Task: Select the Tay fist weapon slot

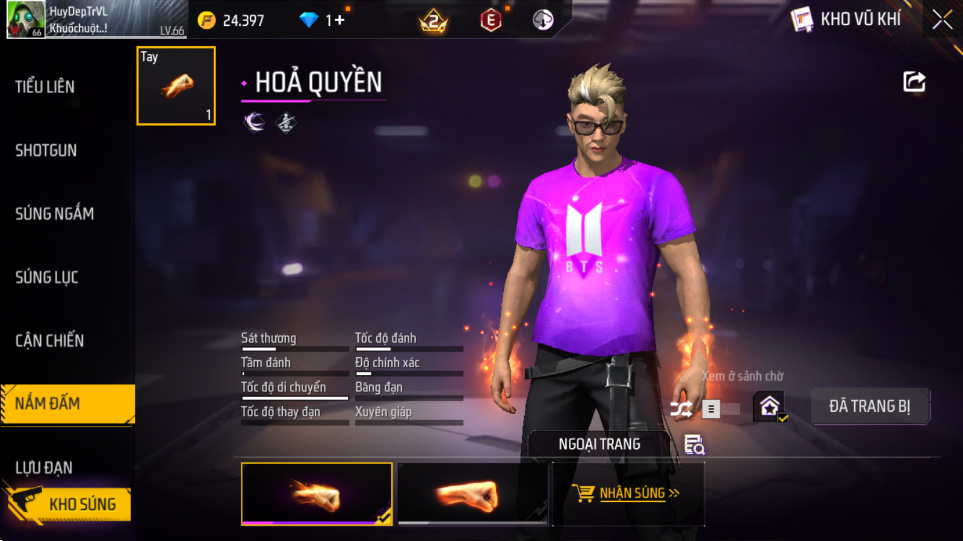Action: pos(176,86)
